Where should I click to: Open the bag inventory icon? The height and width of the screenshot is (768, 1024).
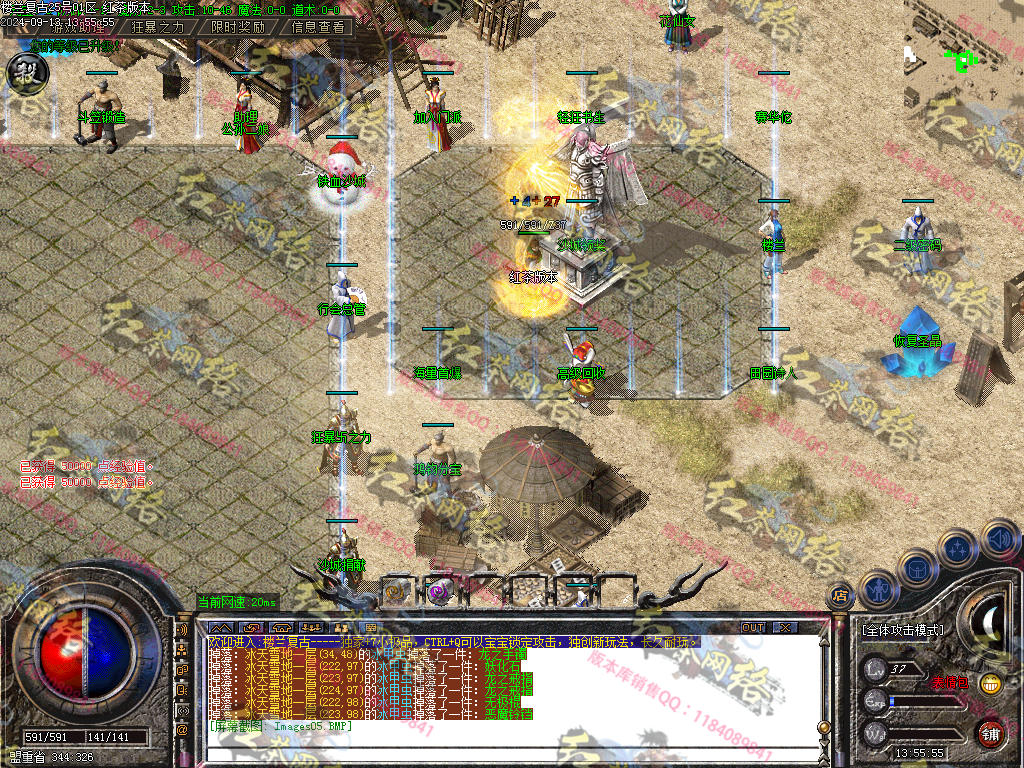coord(917,568)
